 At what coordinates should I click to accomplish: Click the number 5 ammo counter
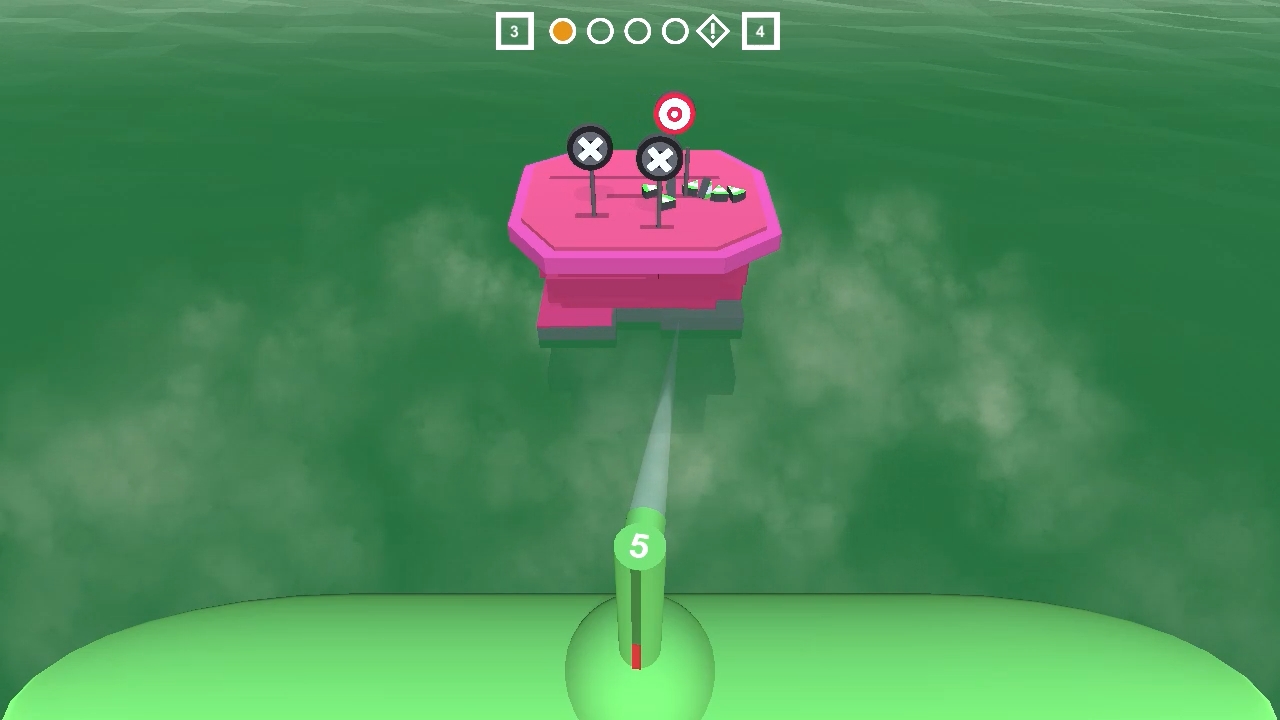[640, 546]
